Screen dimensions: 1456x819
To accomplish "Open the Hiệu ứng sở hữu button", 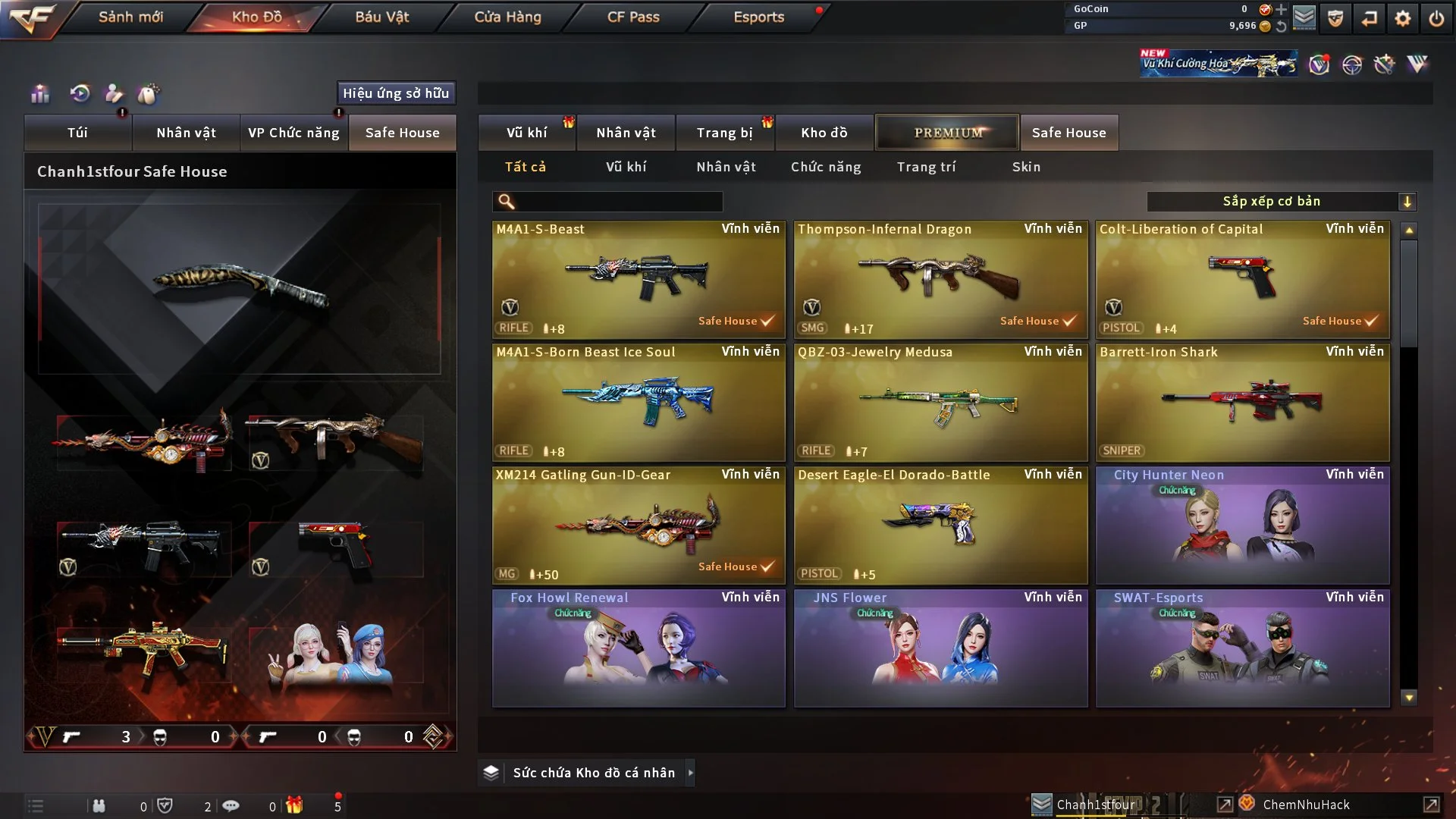I will [396, 93].
